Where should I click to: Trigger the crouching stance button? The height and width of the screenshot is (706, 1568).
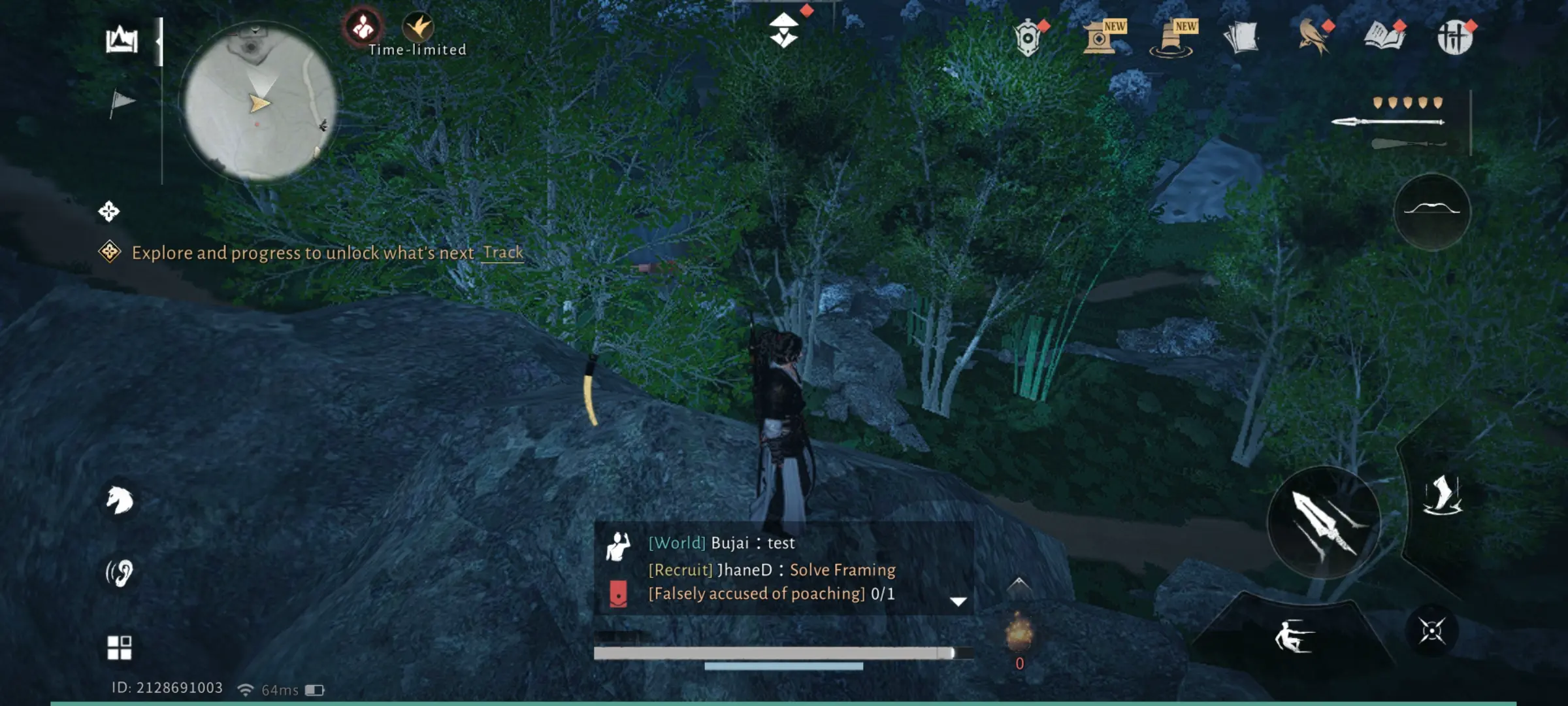1293,636
